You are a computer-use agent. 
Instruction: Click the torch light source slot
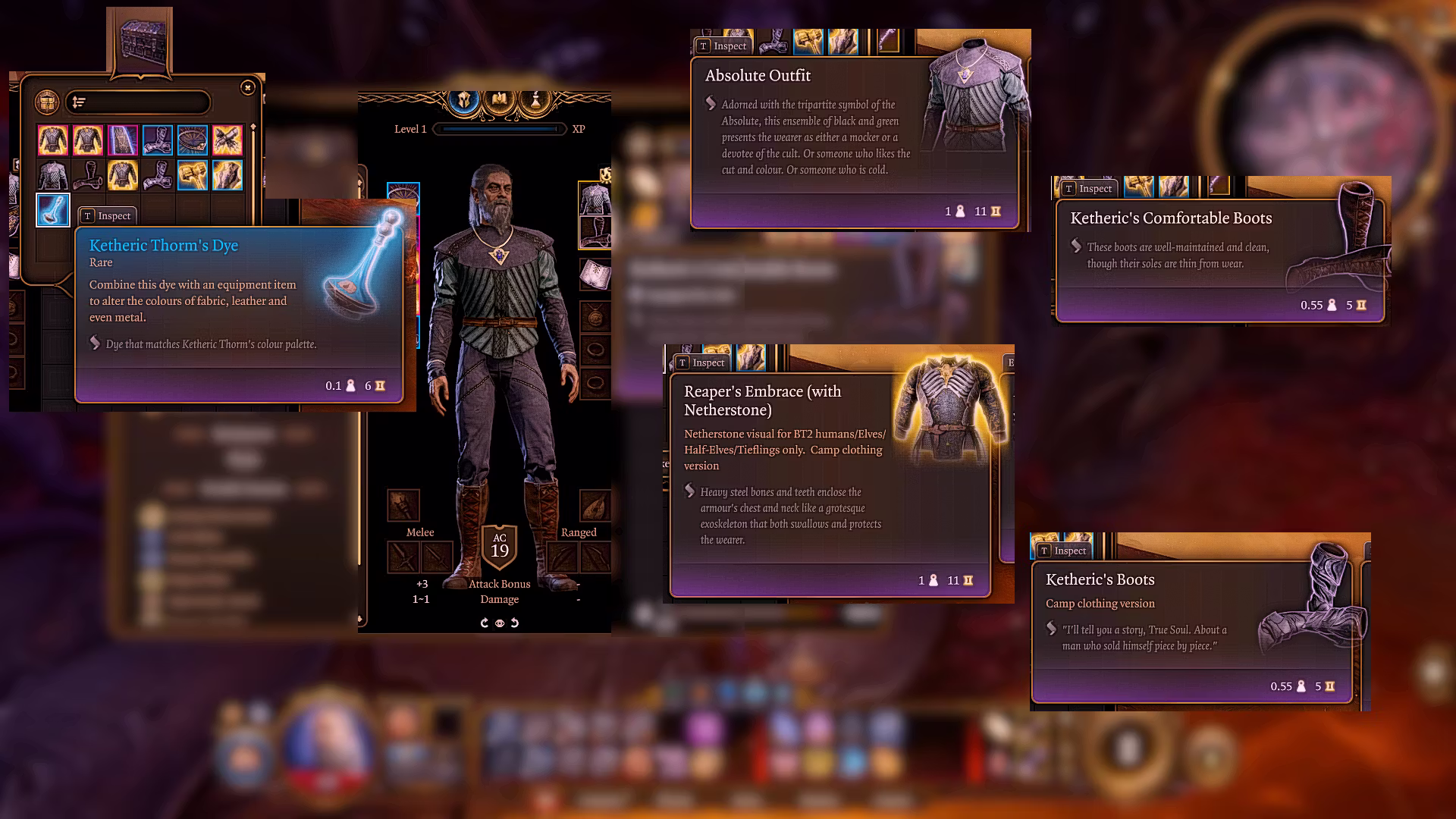coord(403,505)
